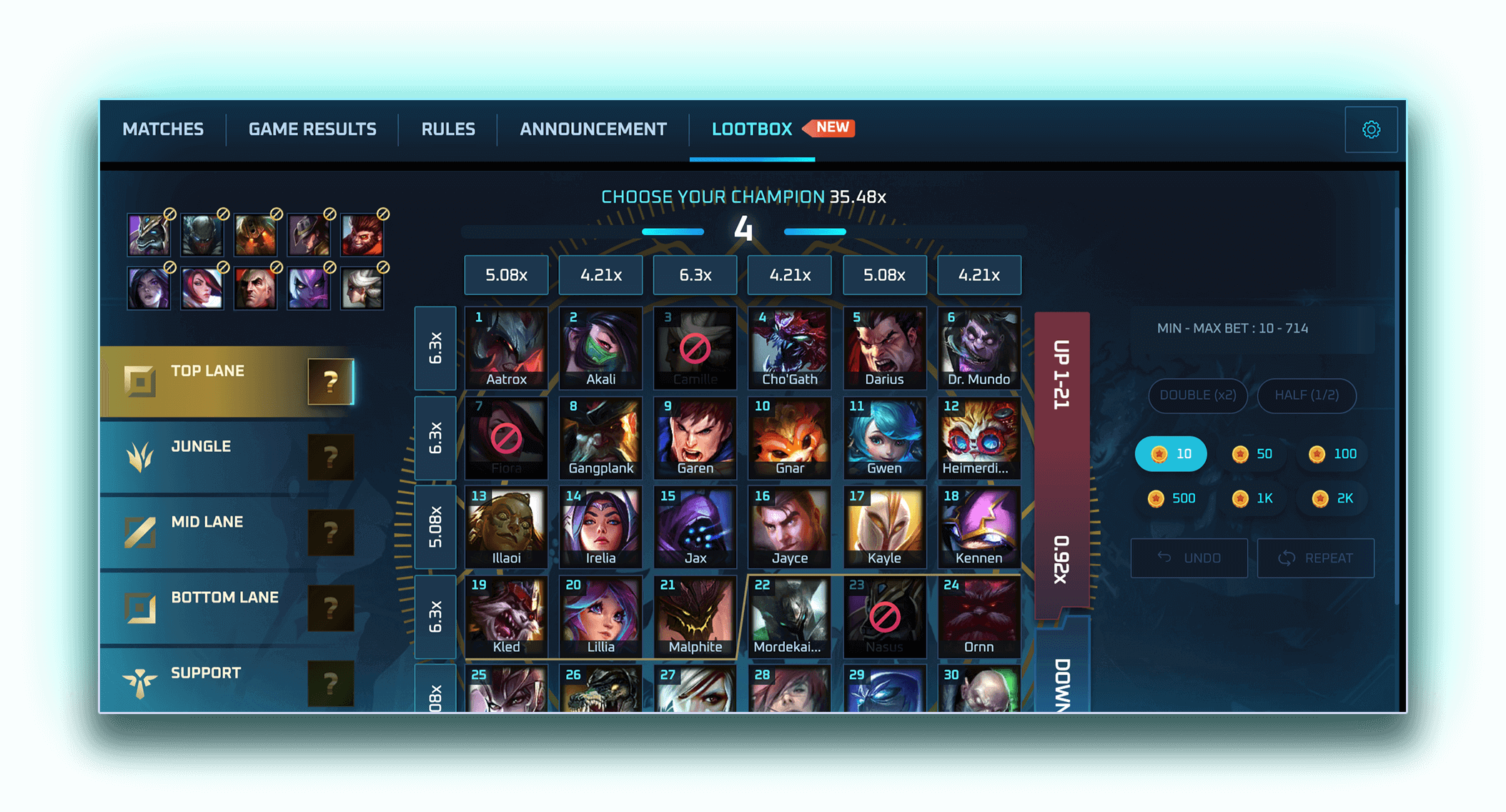Viewport: 1506px width, 812px height.
Task: Select the Aatrox champion tile
Action: pyautogui.click(x=506, y=348)
